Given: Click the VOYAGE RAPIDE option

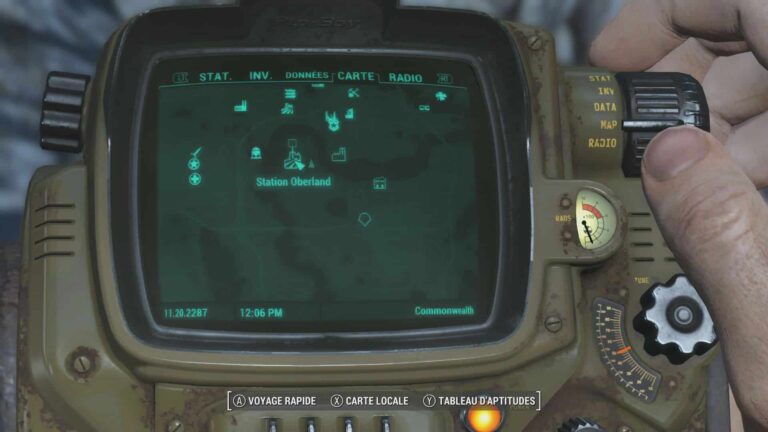Looking at the screenshot, I should coord(275,401).
